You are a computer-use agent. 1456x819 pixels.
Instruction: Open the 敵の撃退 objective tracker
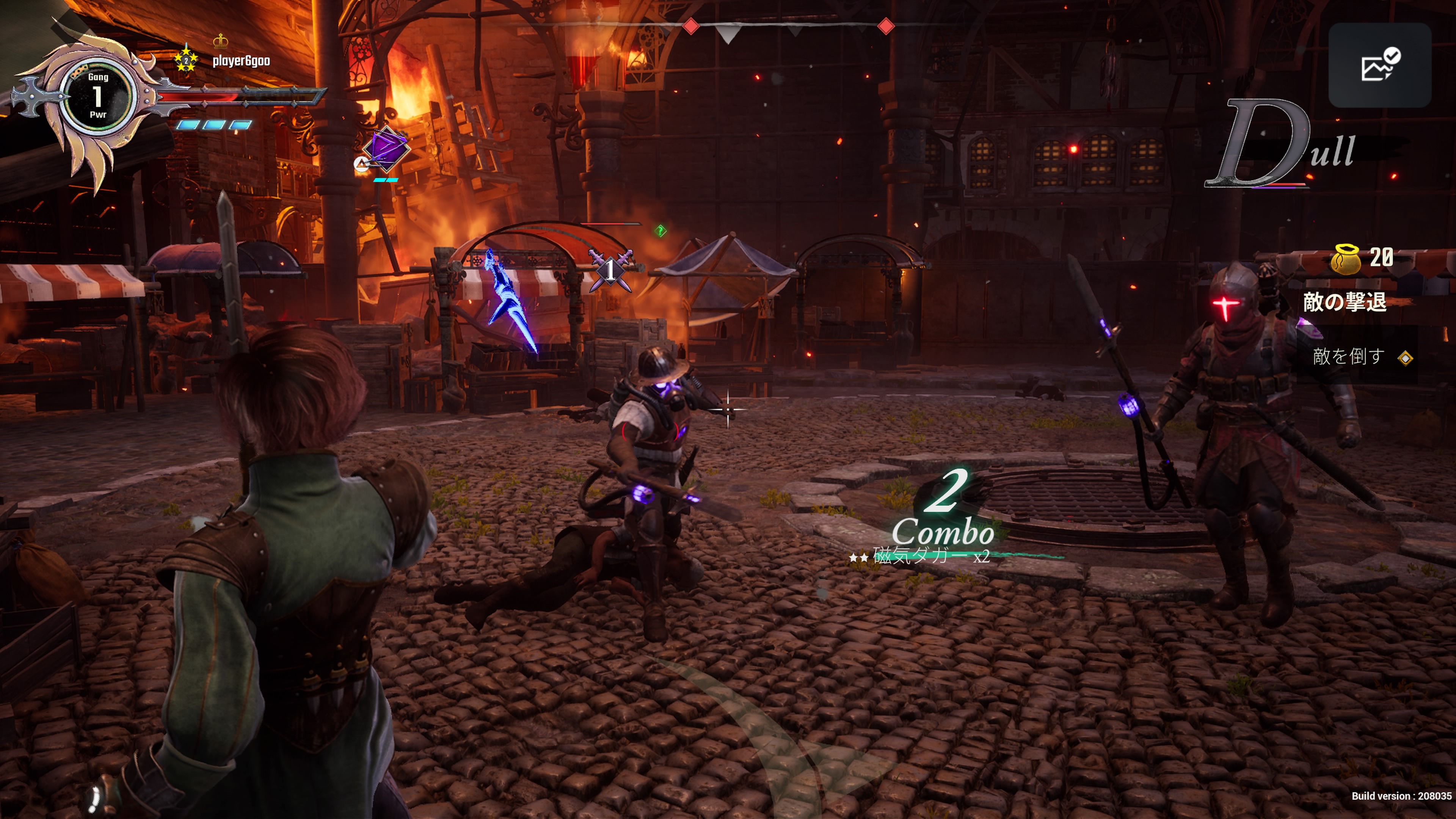1344,303
